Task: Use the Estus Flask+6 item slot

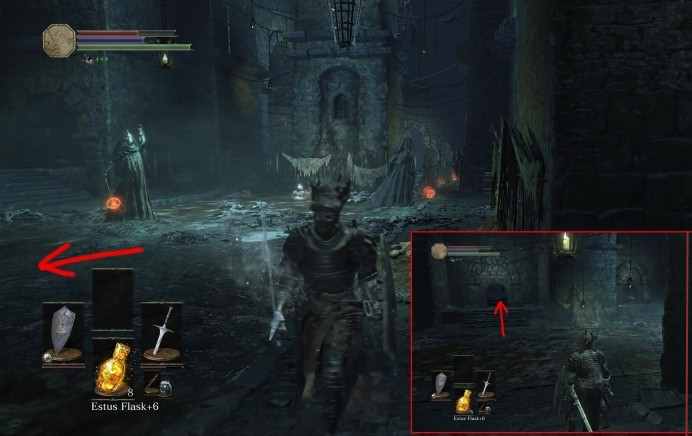Action: tap(112, 369)
